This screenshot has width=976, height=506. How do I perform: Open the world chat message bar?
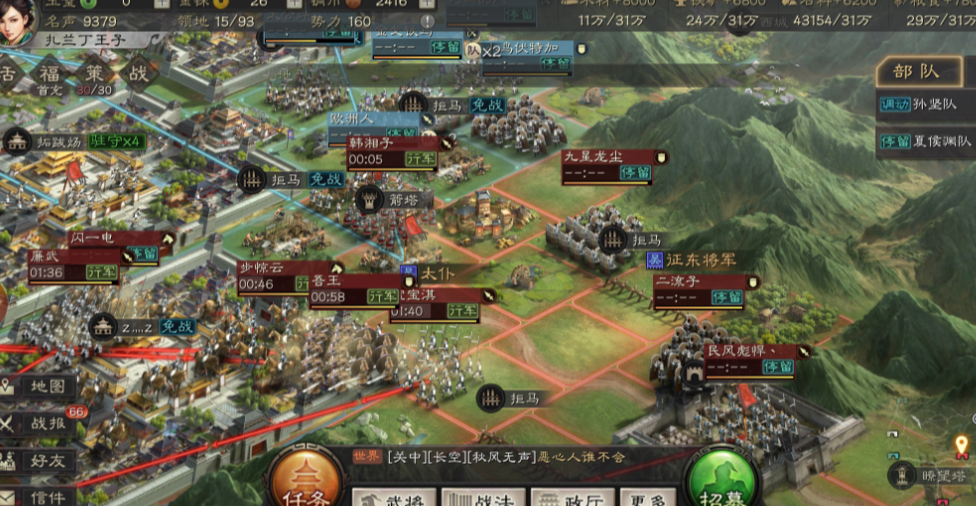pyautogui.click(x=520, y=456)
